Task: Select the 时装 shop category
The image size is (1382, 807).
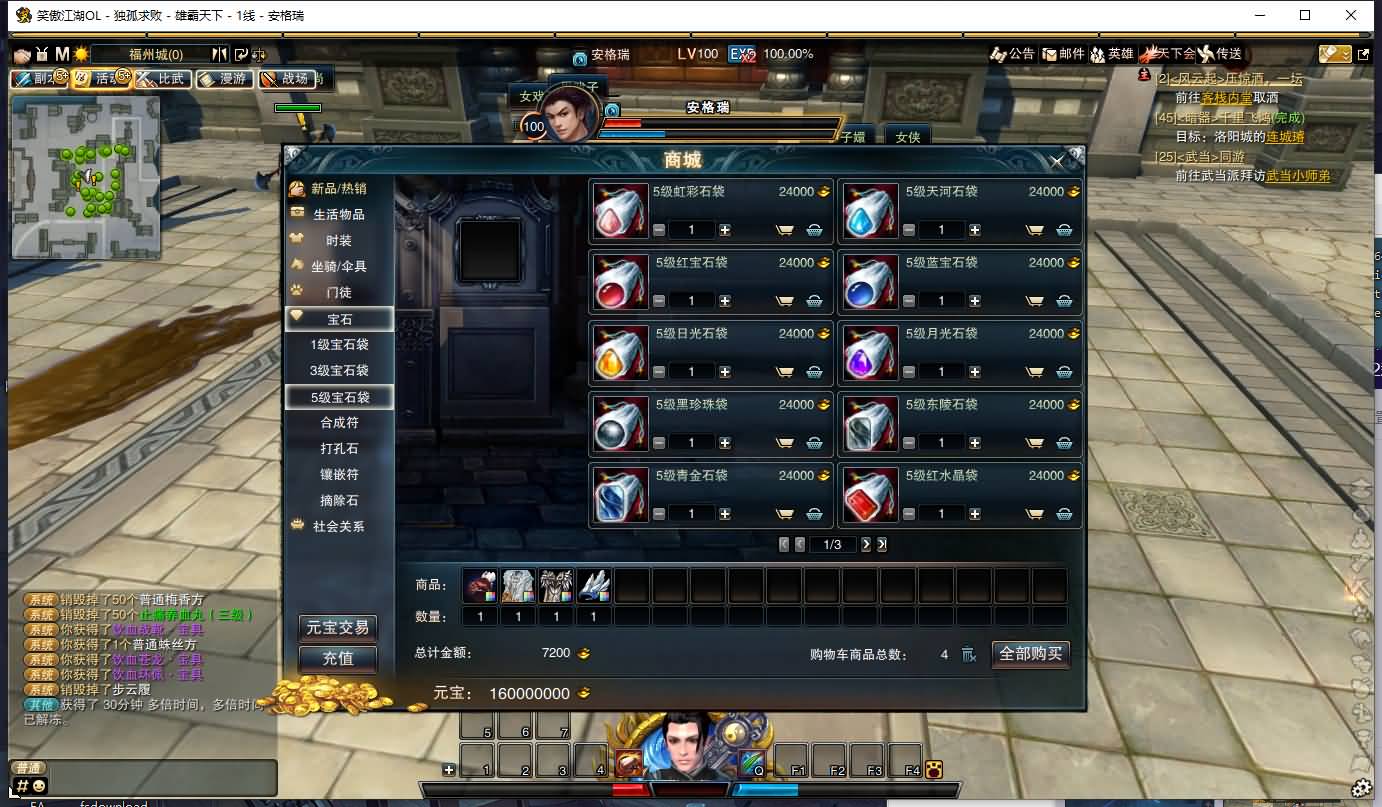Action: (x=337, y=241)
